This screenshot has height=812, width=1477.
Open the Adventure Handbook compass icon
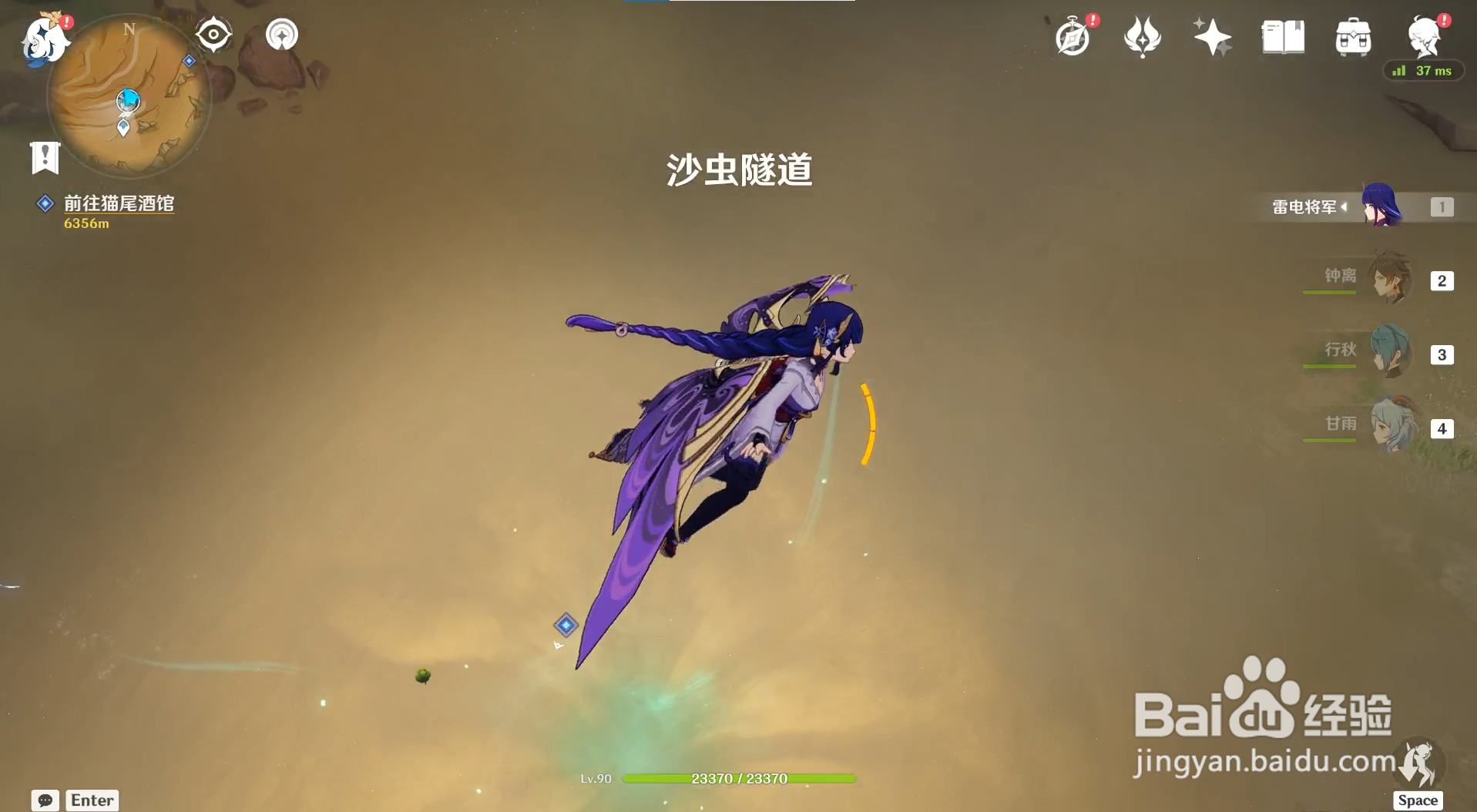[x=1073, y=35]
